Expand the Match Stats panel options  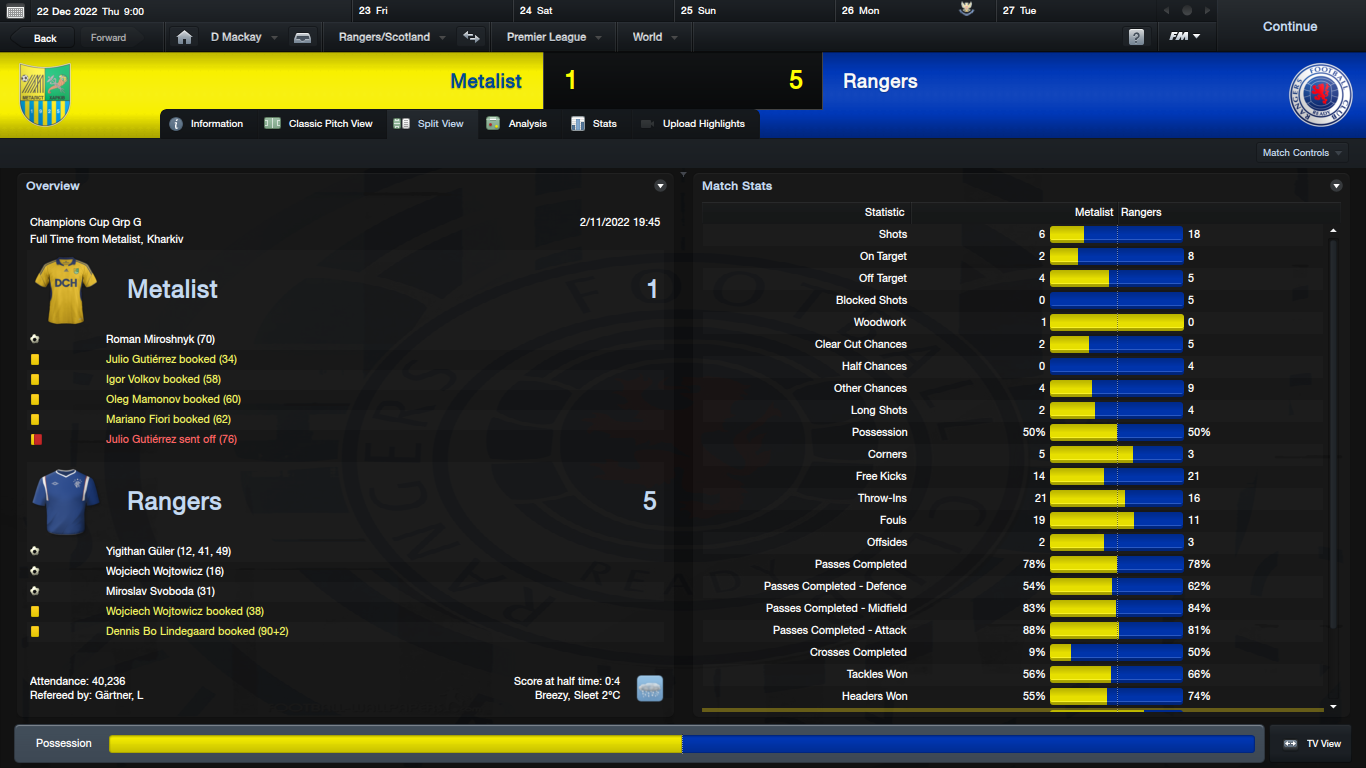point(1337,186)
